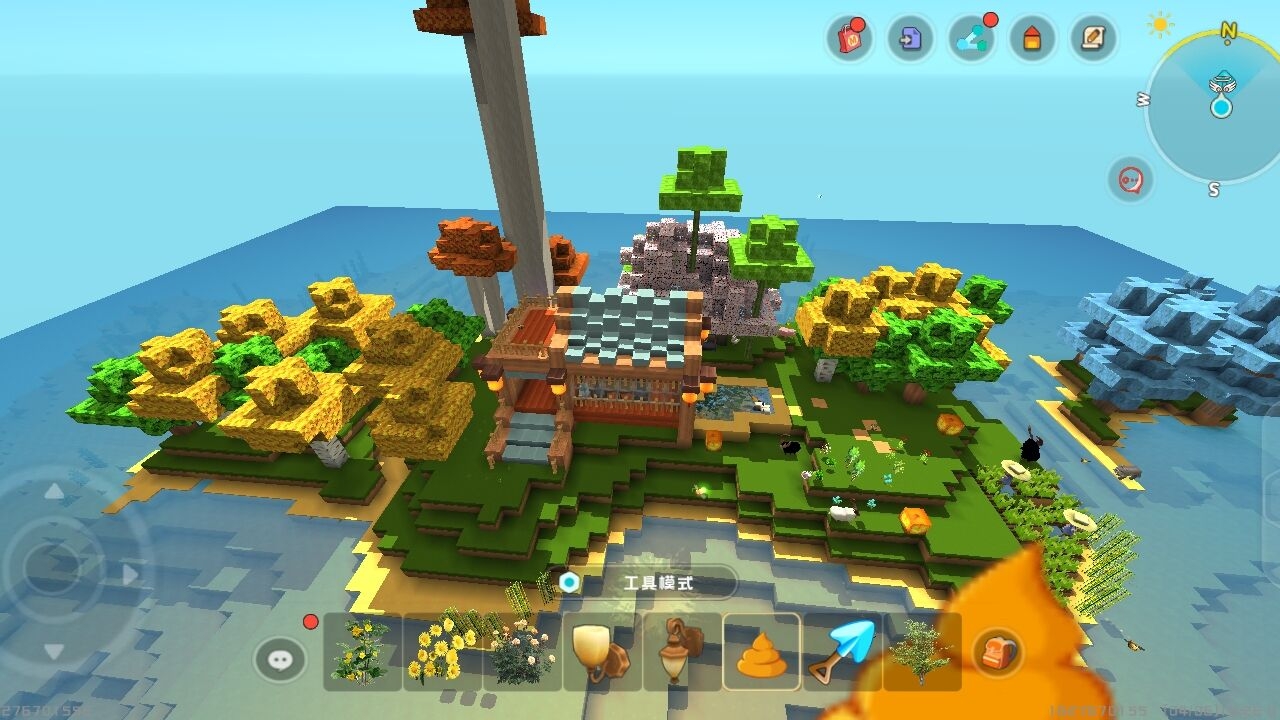
Task: Choose the green sapling tree slot
Action: pyautogui.click(x=921, y=652)
